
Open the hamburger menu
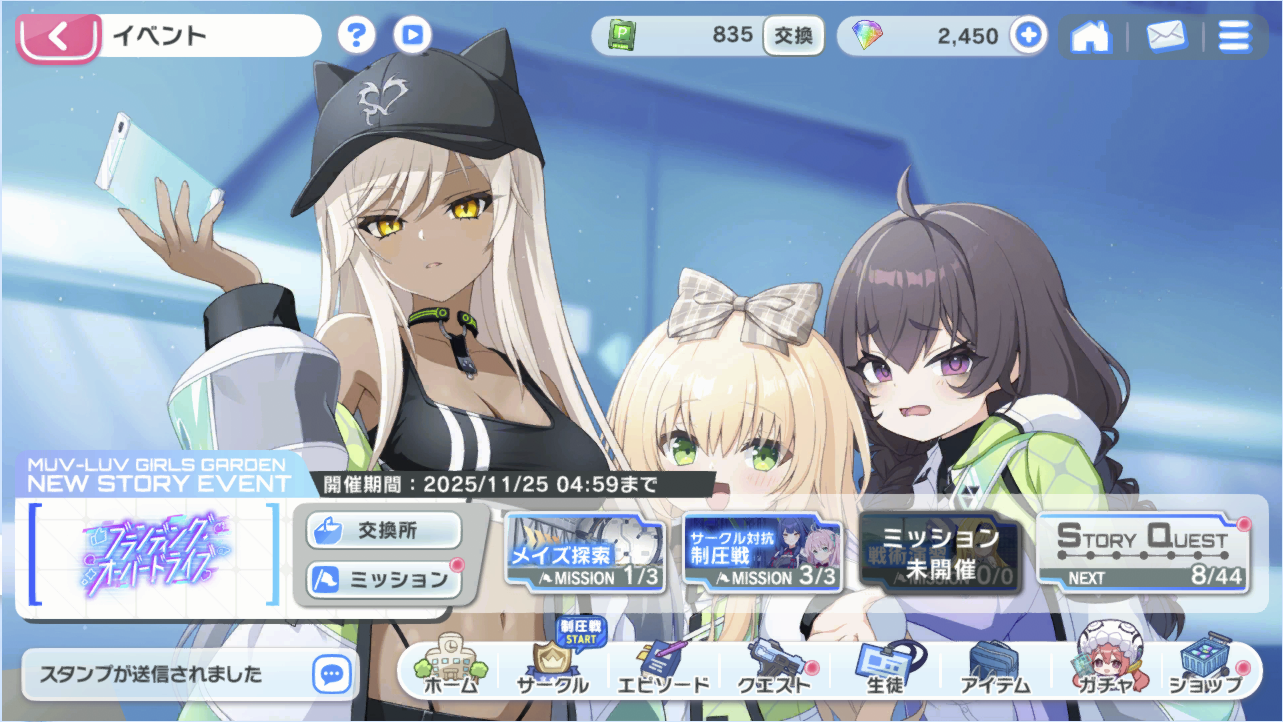(x=1234, y=37)
